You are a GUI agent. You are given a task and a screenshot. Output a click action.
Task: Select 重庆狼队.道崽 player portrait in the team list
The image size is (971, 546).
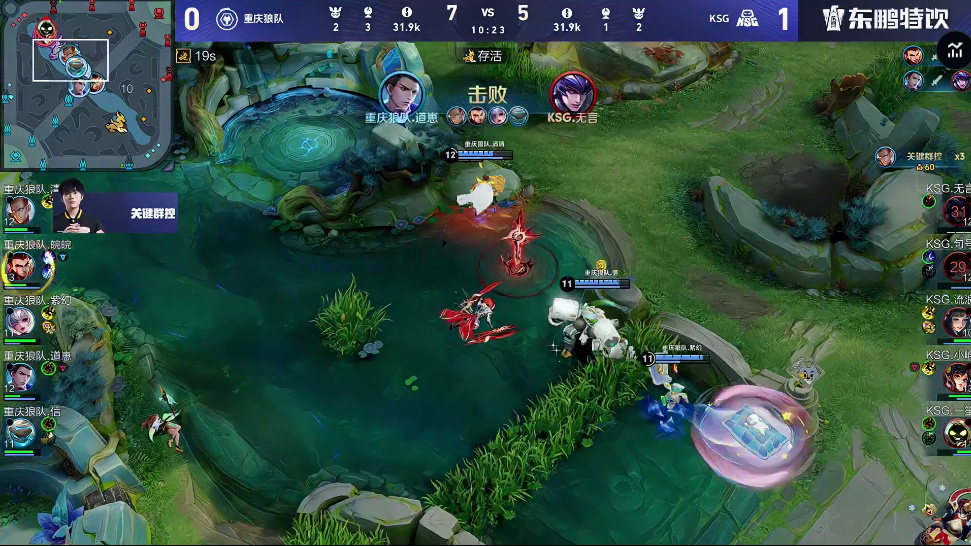click(x=20, y=376)
